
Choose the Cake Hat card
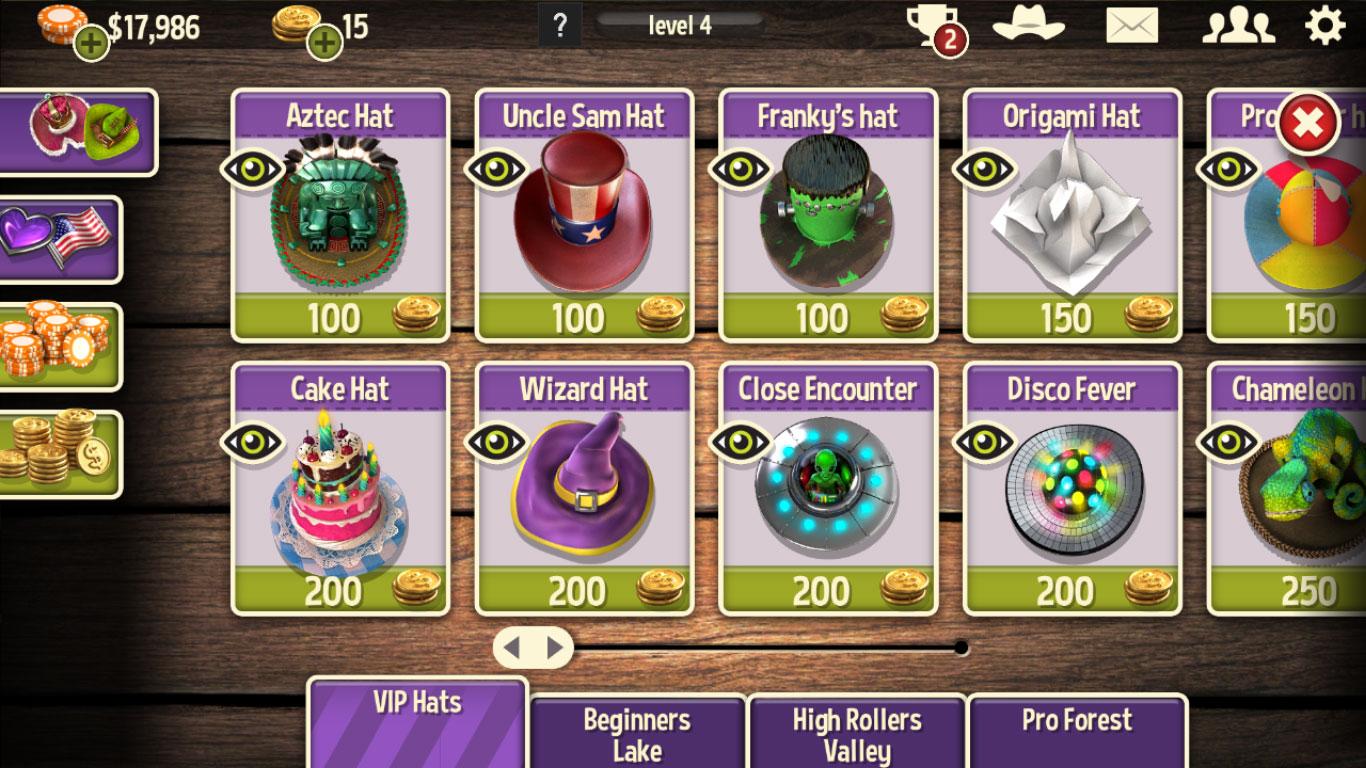[x=340, y=487]
